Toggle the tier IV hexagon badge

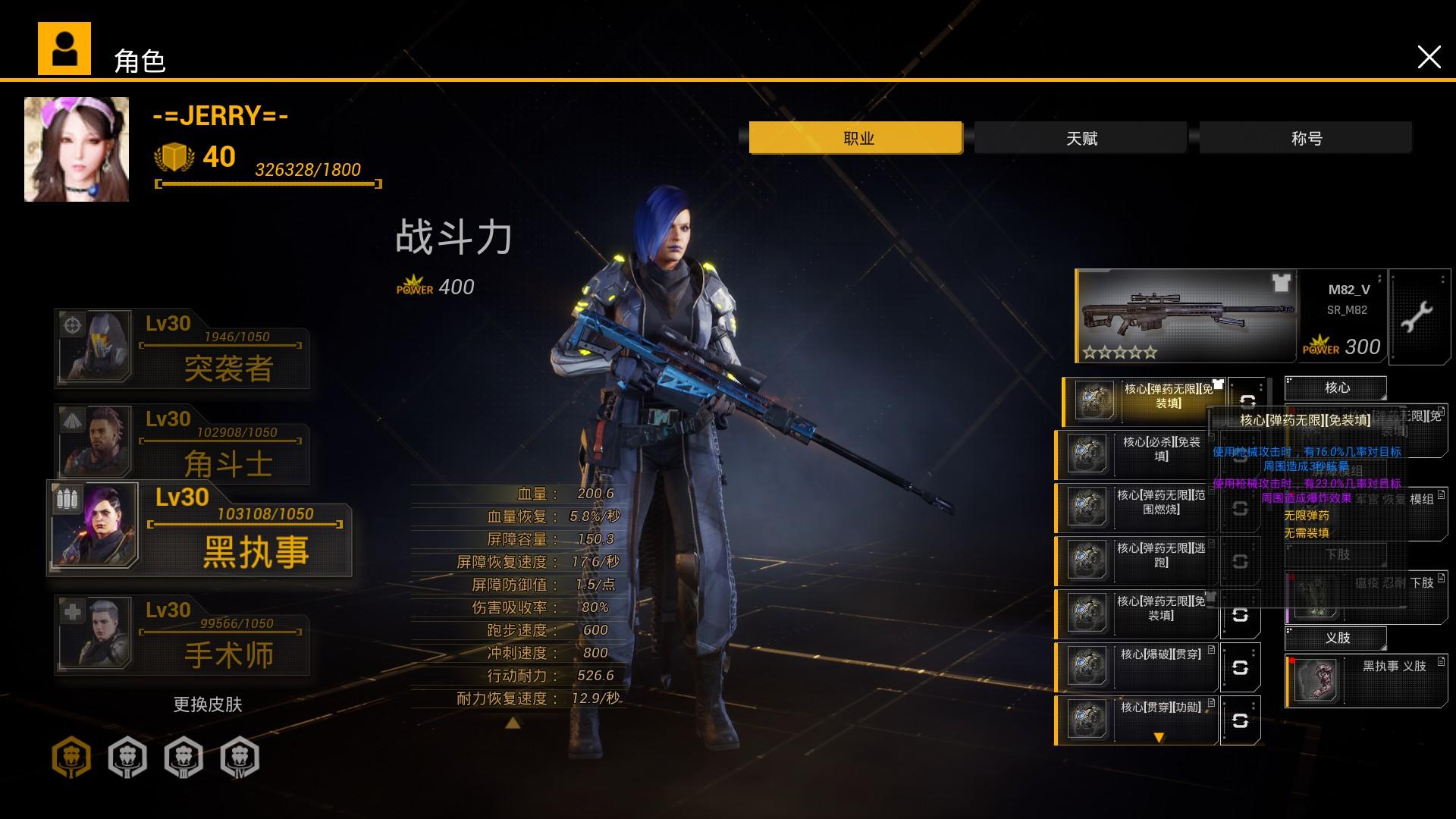point(239,757)
